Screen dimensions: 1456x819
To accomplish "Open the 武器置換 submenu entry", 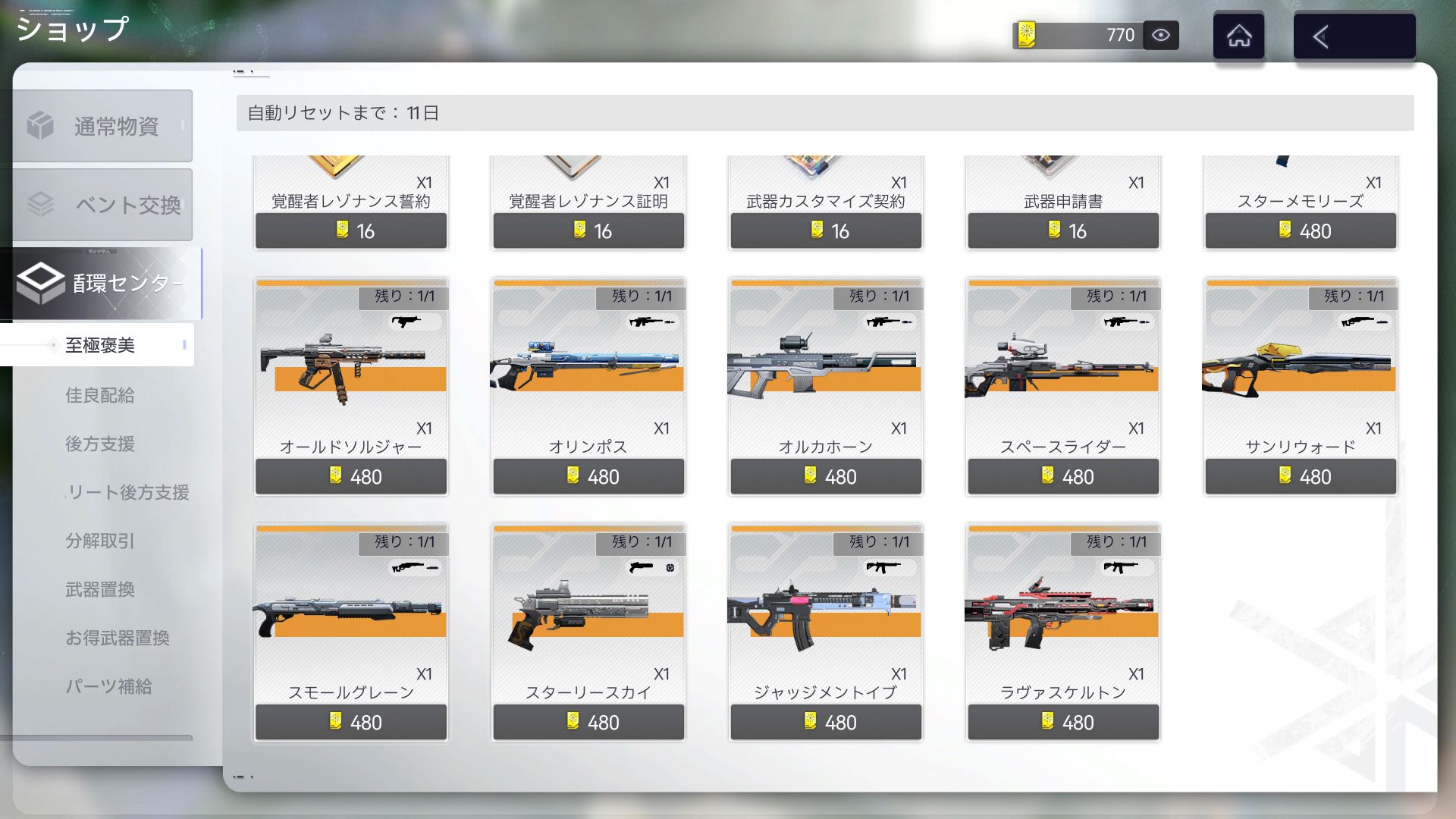I will click(x=99, y=589).
